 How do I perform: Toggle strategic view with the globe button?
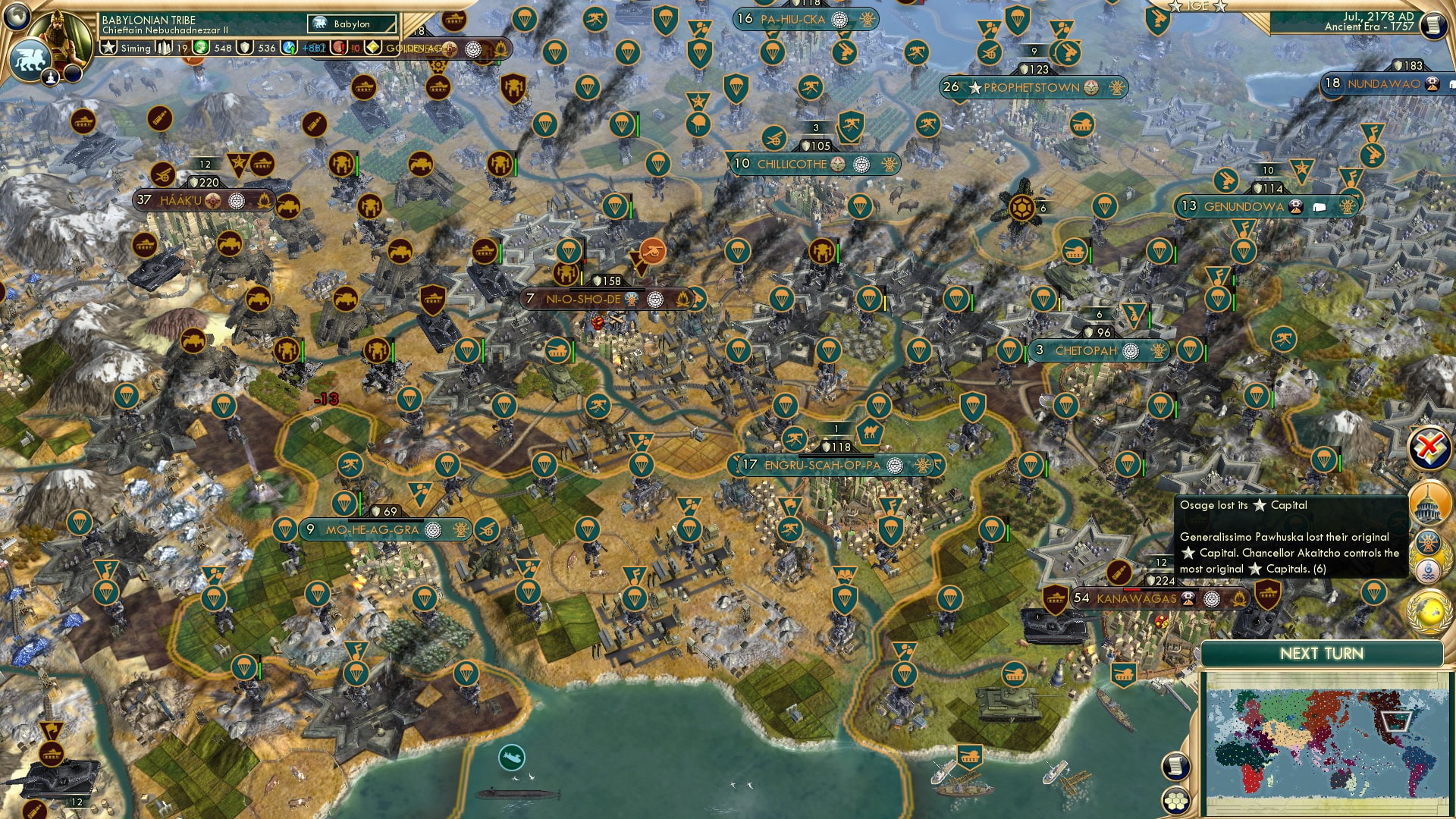click(x=16, y=16)
